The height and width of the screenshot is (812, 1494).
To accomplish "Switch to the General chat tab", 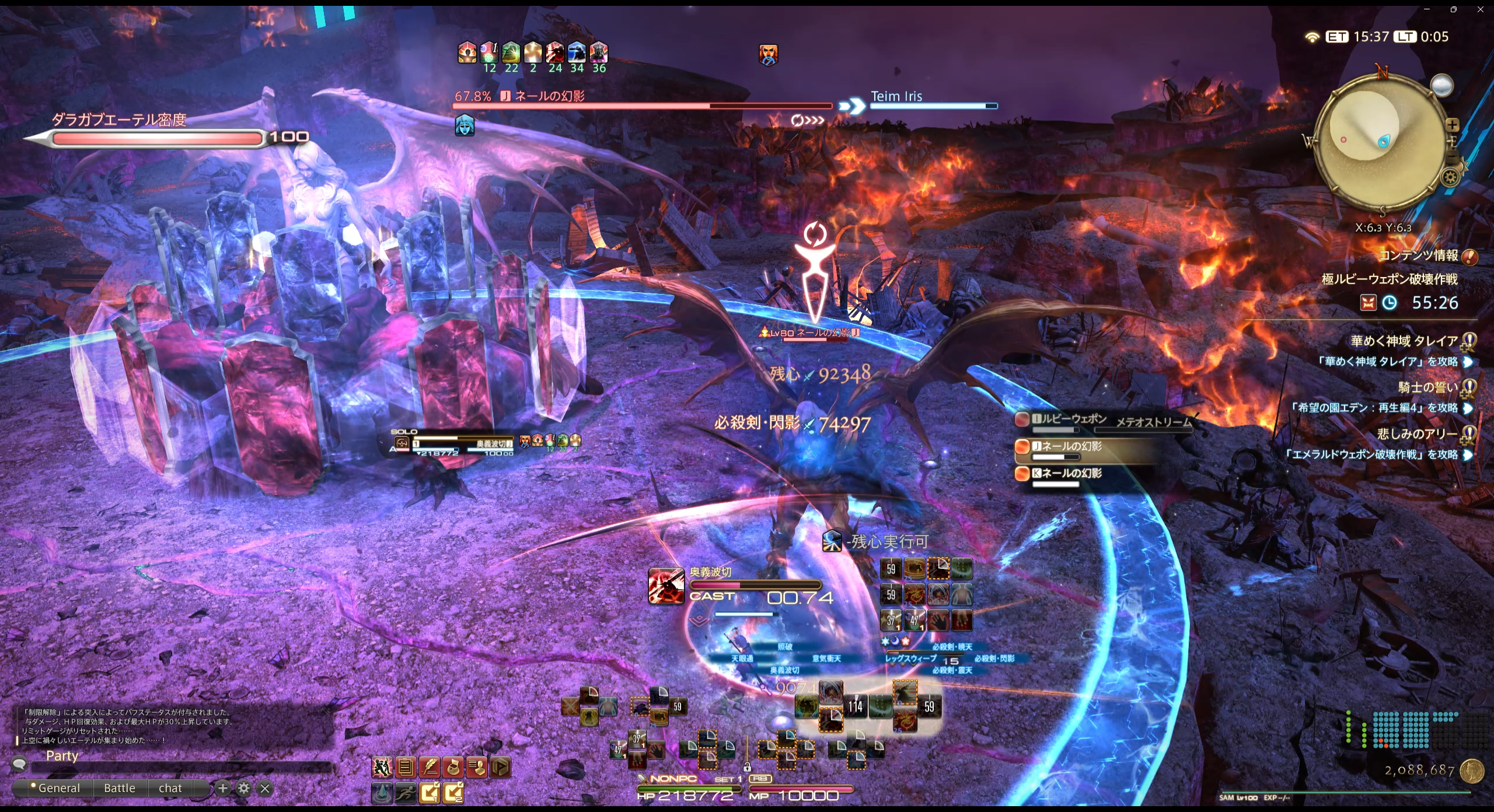I will [58, 788].
